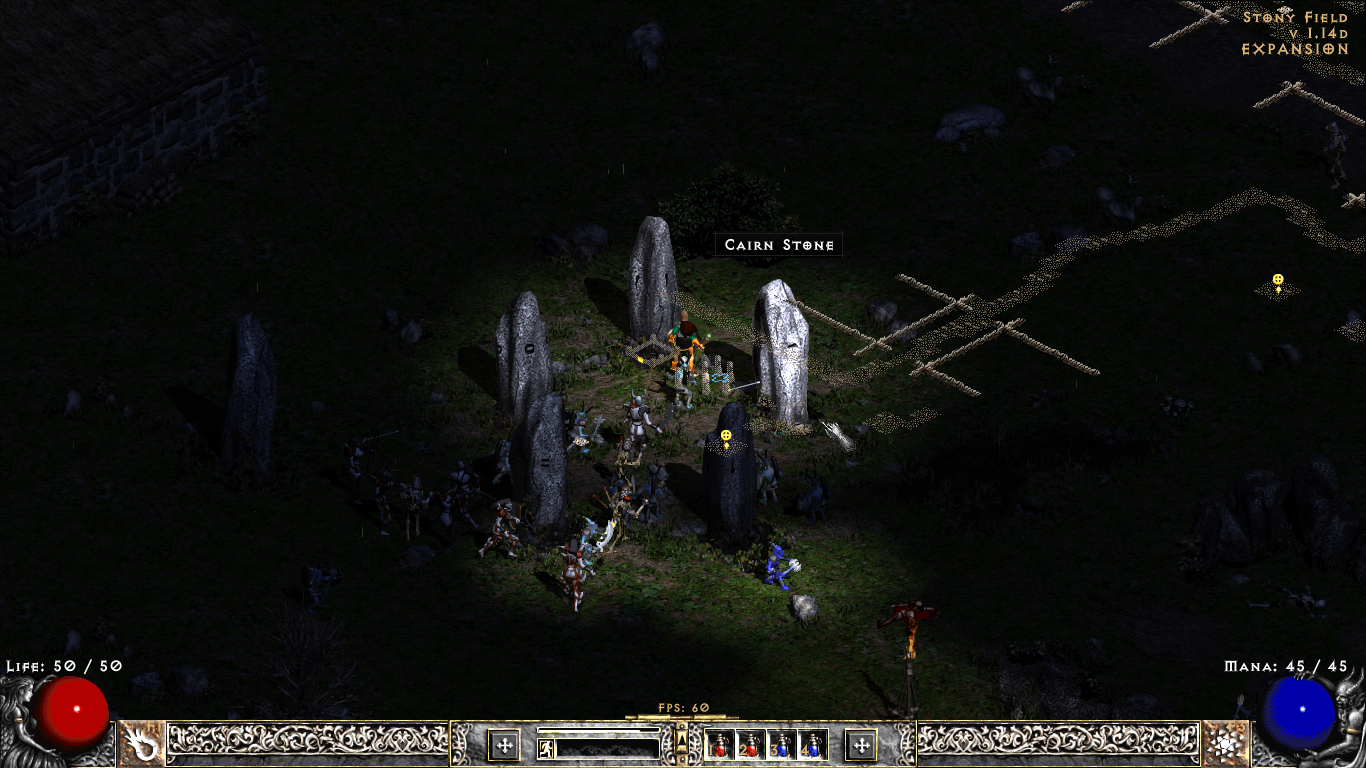
Task: Expand the potion belt to show extra rows
Action: coord(681,743)
